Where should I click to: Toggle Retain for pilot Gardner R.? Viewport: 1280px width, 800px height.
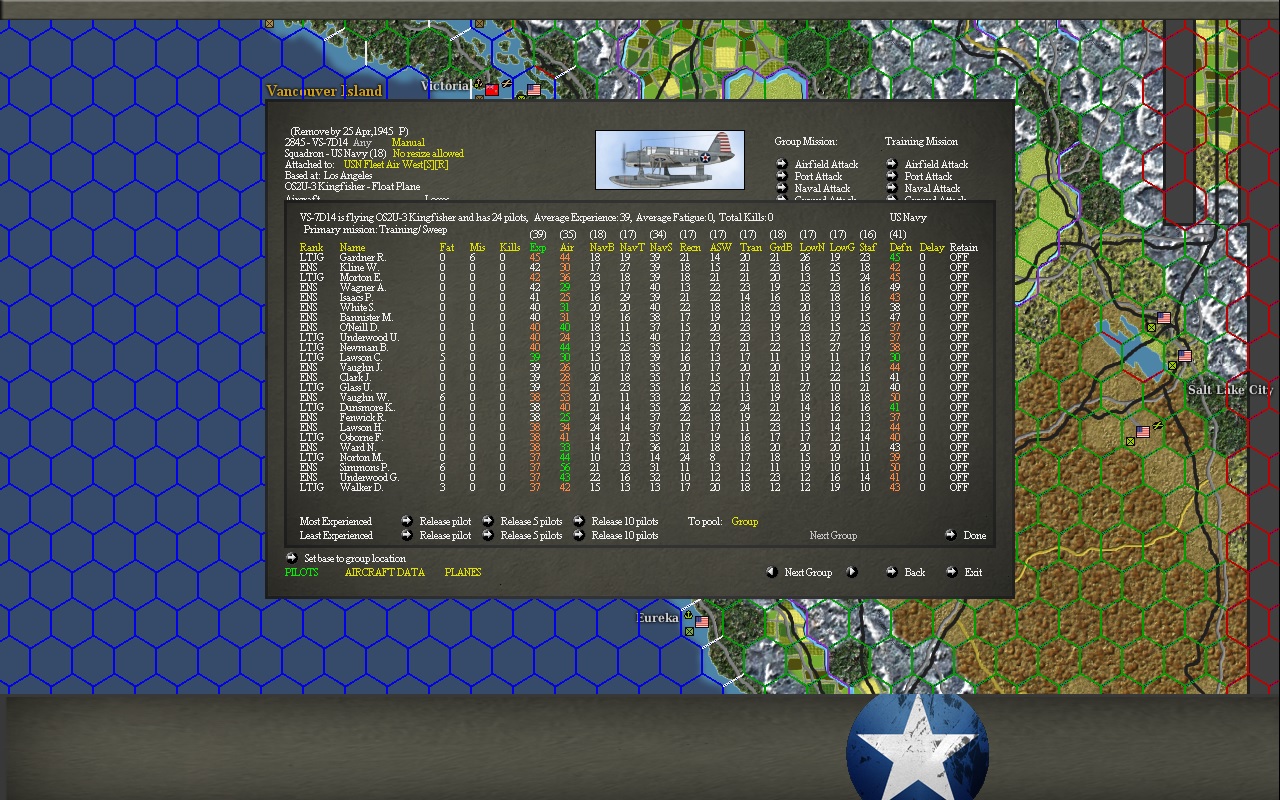tap(958, 256)
